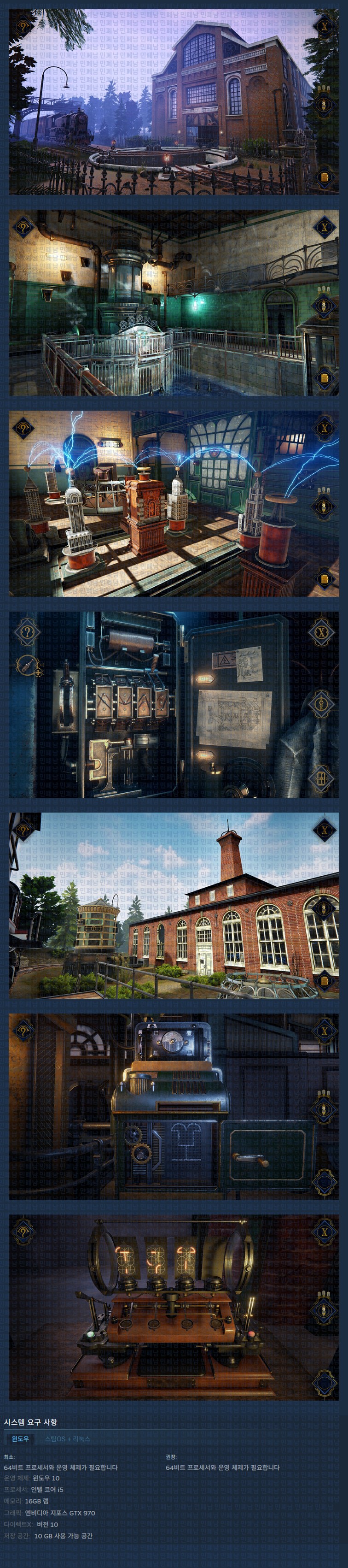348x1568 pixels.
Task: Select the four-pane grid icon in fuse-box screenshot
Action: click(x=322, y=777)
